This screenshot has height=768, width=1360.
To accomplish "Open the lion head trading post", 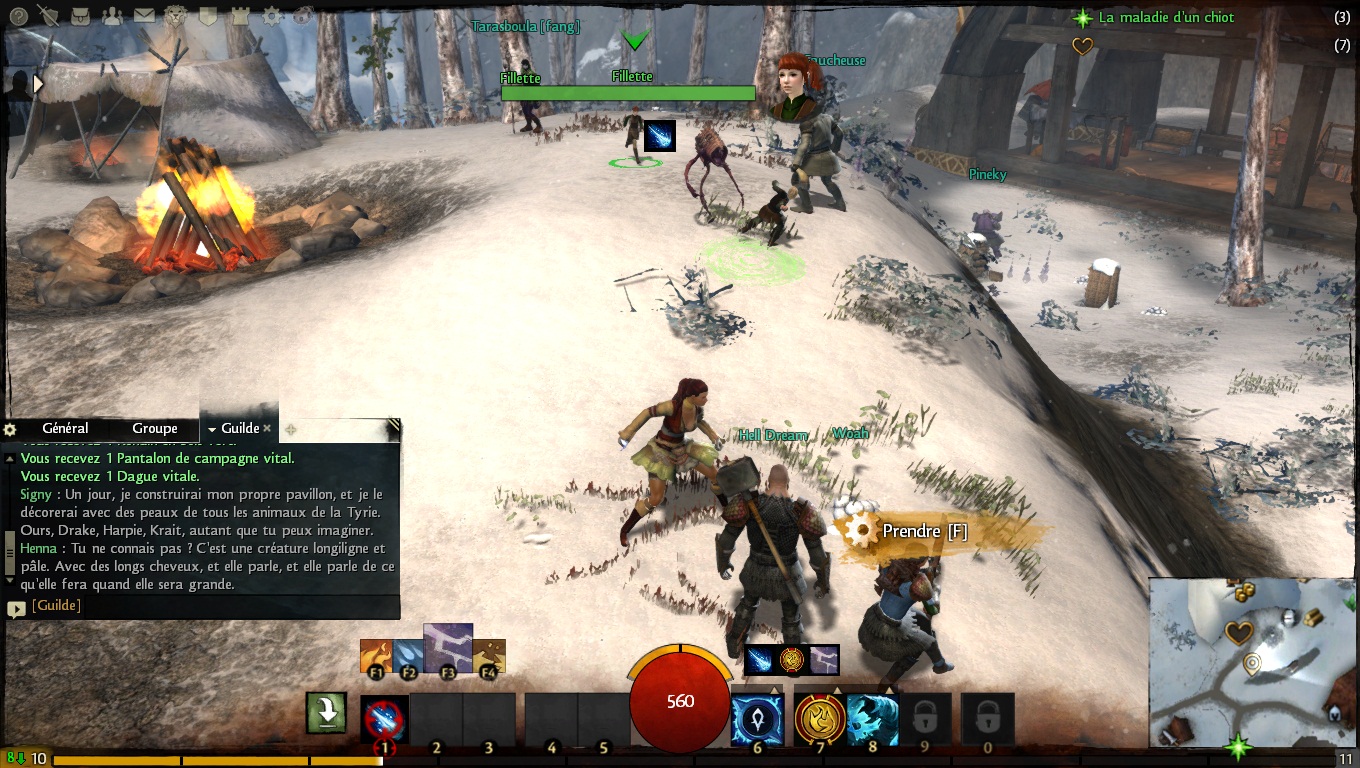I will pyautogui.click(x=176, y=15).
